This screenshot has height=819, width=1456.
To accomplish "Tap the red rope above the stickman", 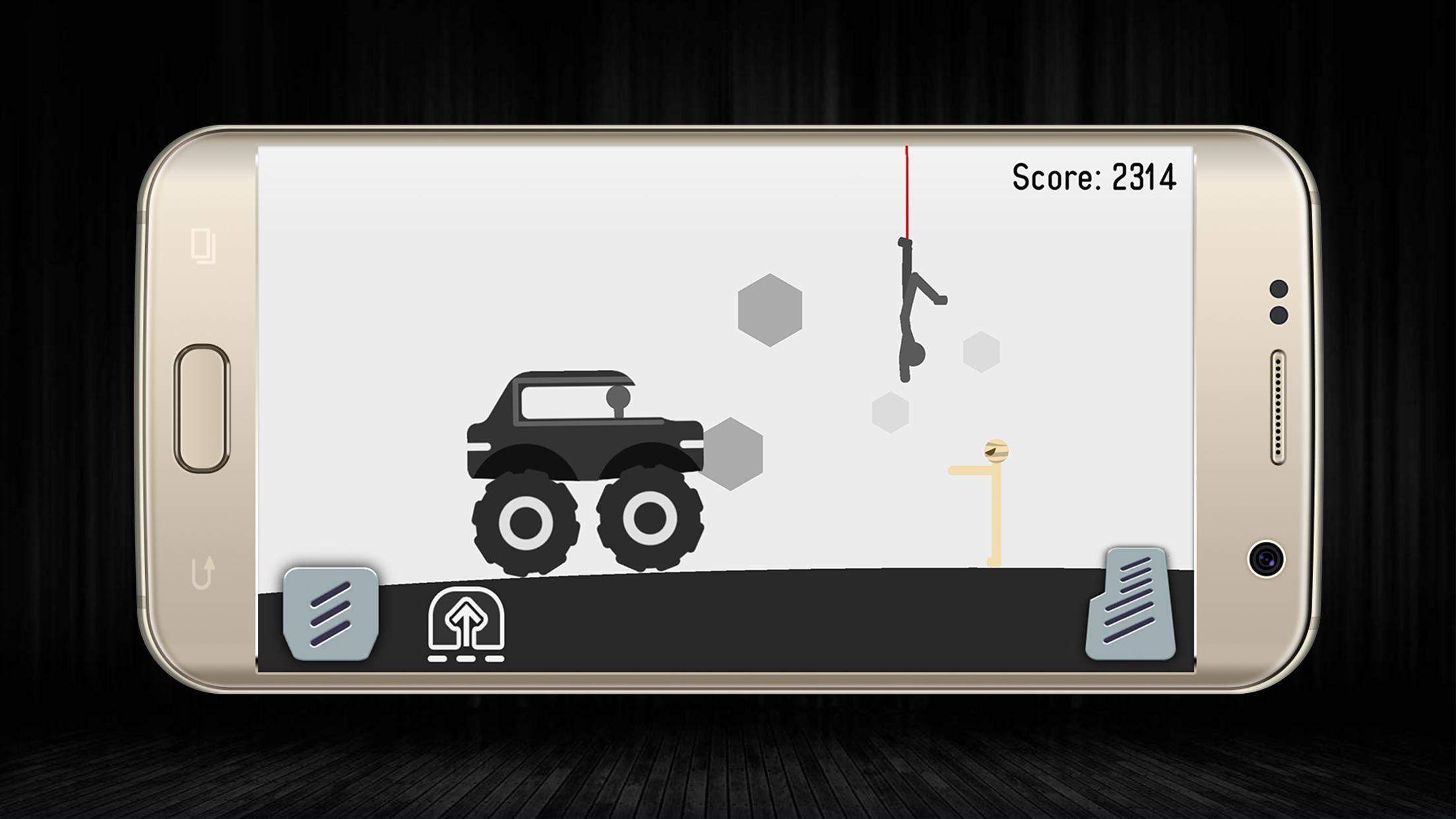I will pyautogui.click(x=907, y=191).
